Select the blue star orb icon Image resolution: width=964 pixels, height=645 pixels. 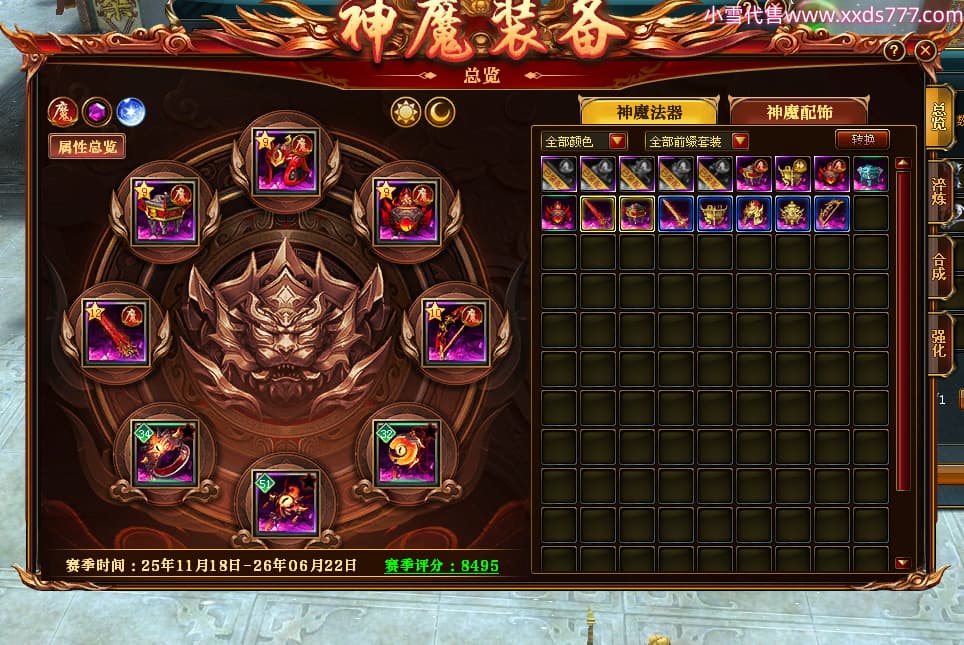(x=131, y=111)
